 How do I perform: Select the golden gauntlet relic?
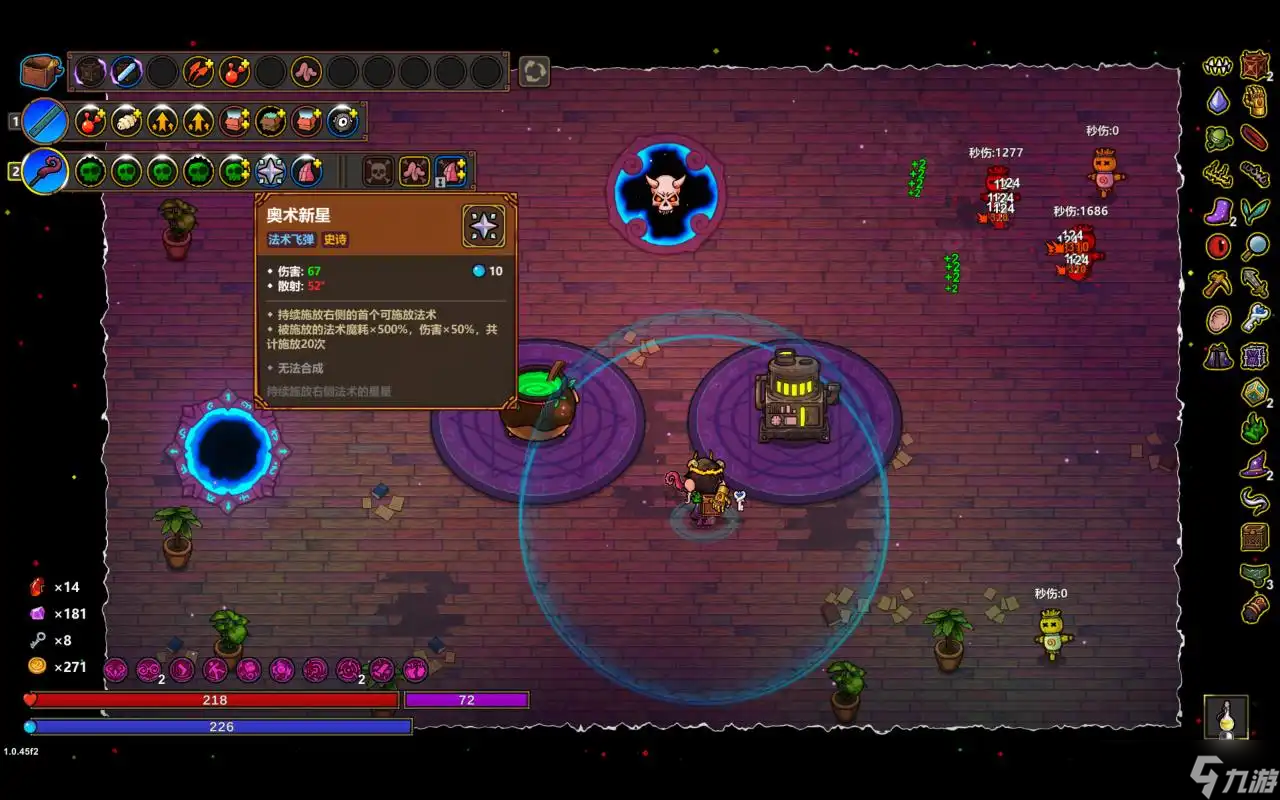click(1255, 101)
